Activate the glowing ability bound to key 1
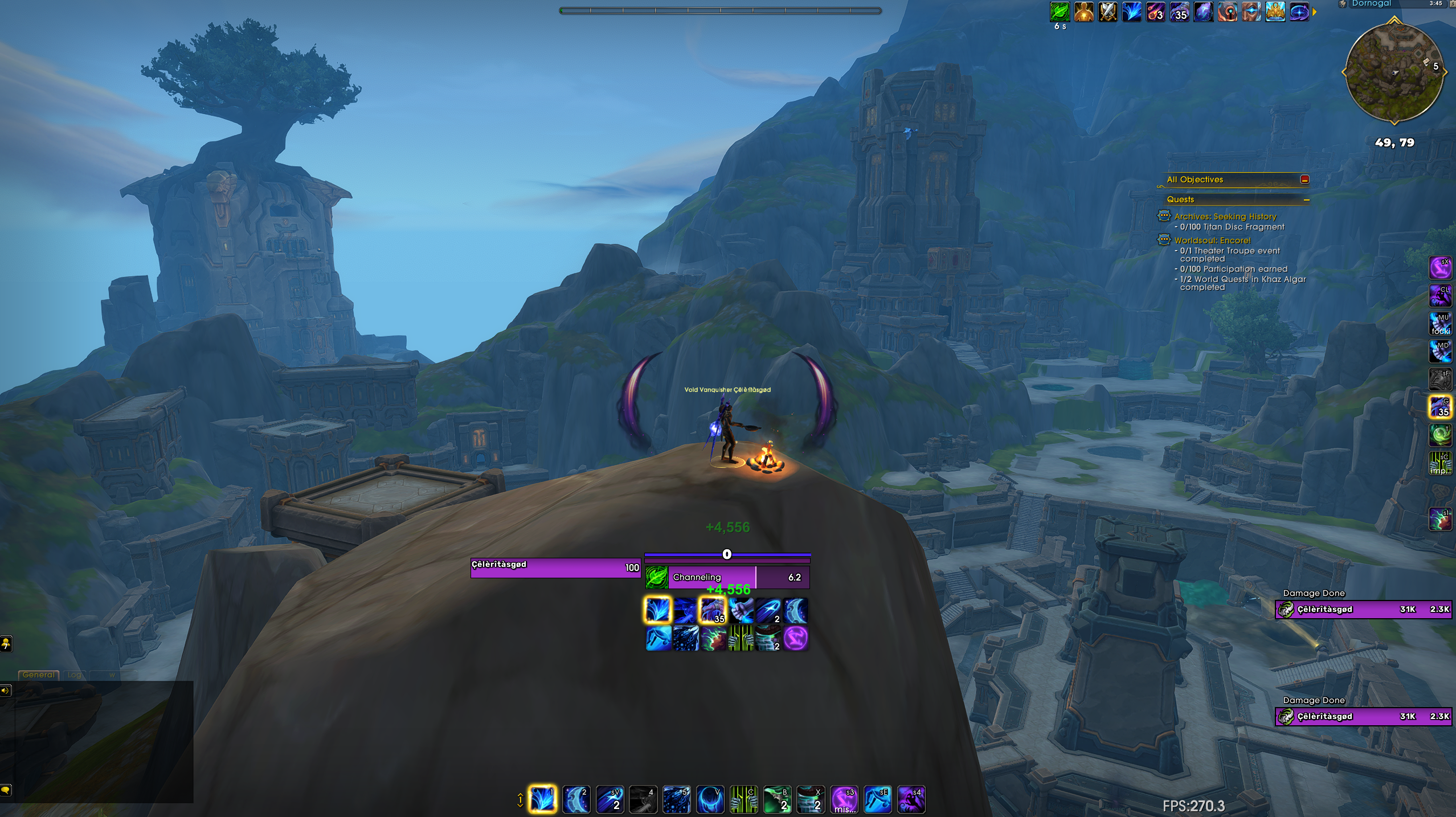Image resolution: width=1456 pixels, height=817 pixels. pyautogui.click(x=542, y=799)
